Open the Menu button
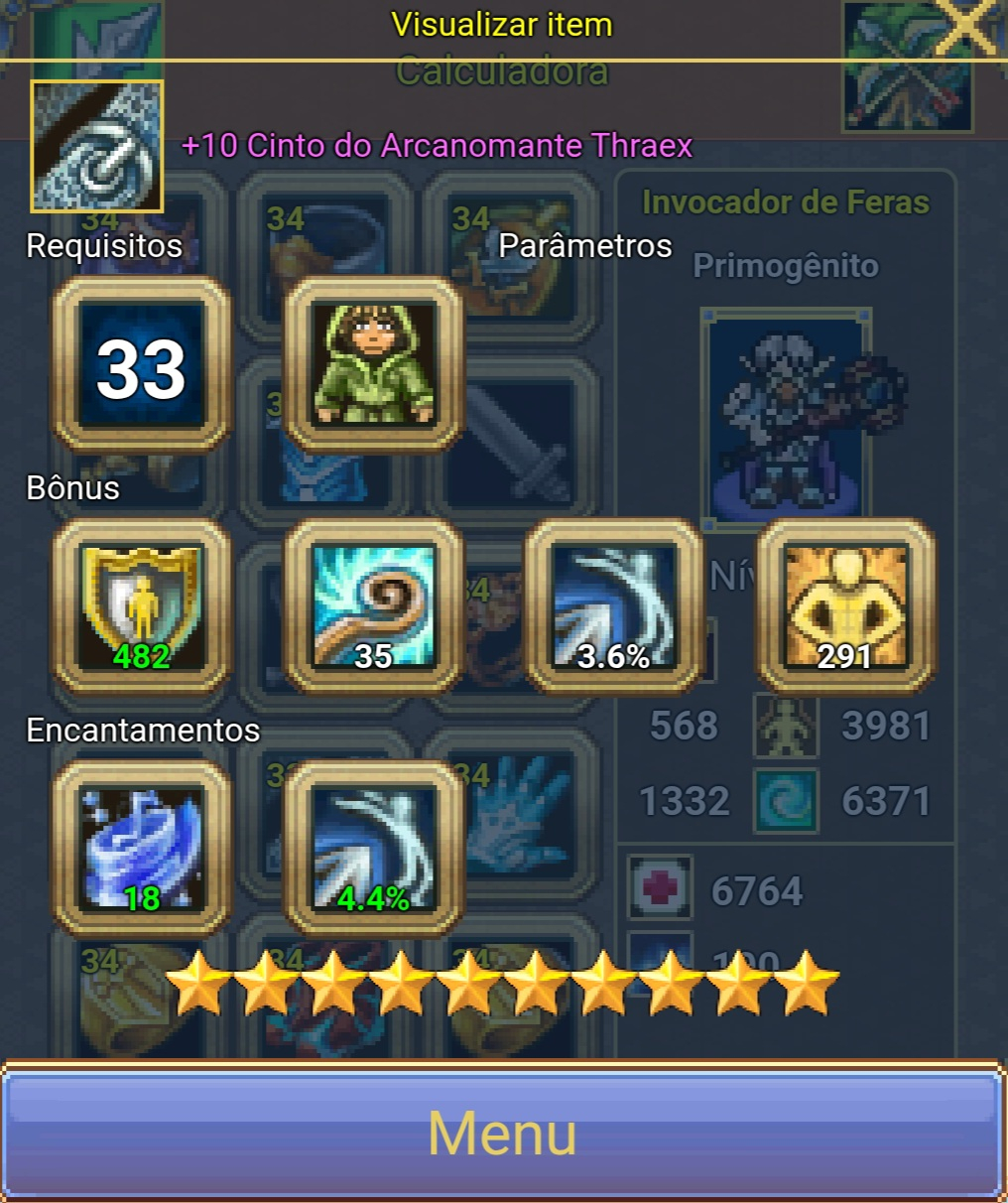Image resolution: width=1008 pixels, height=1203 pixels. click(x=502, y=1133)
